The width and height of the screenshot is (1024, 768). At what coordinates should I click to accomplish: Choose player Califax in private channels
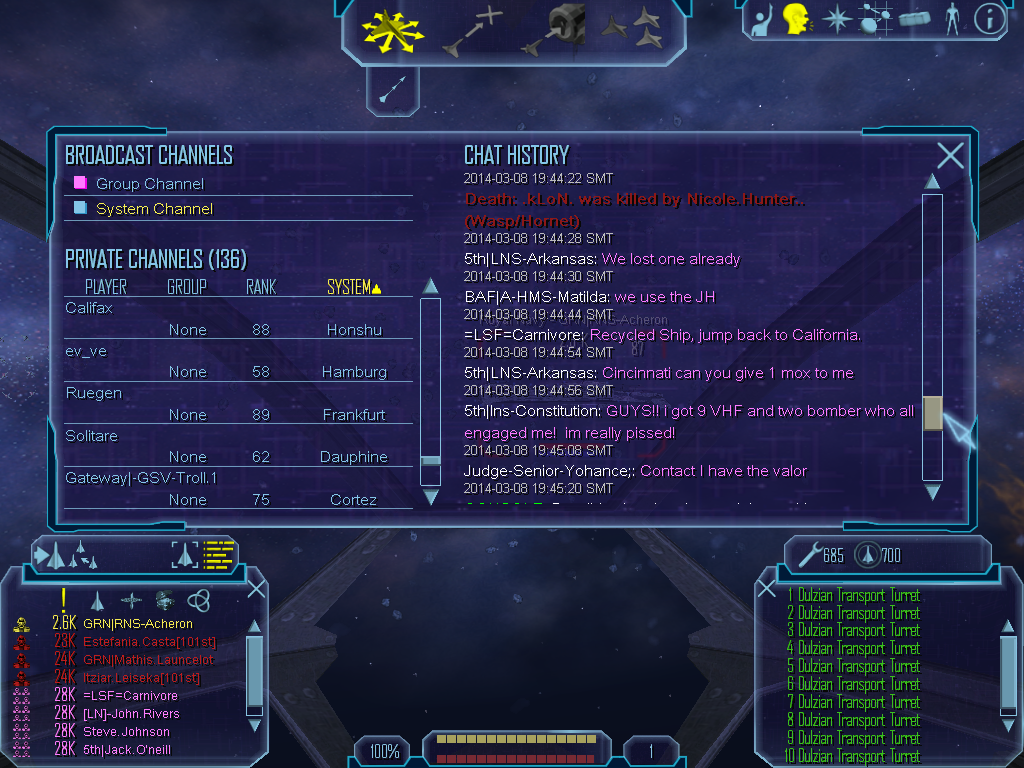[x=89, y=308]
